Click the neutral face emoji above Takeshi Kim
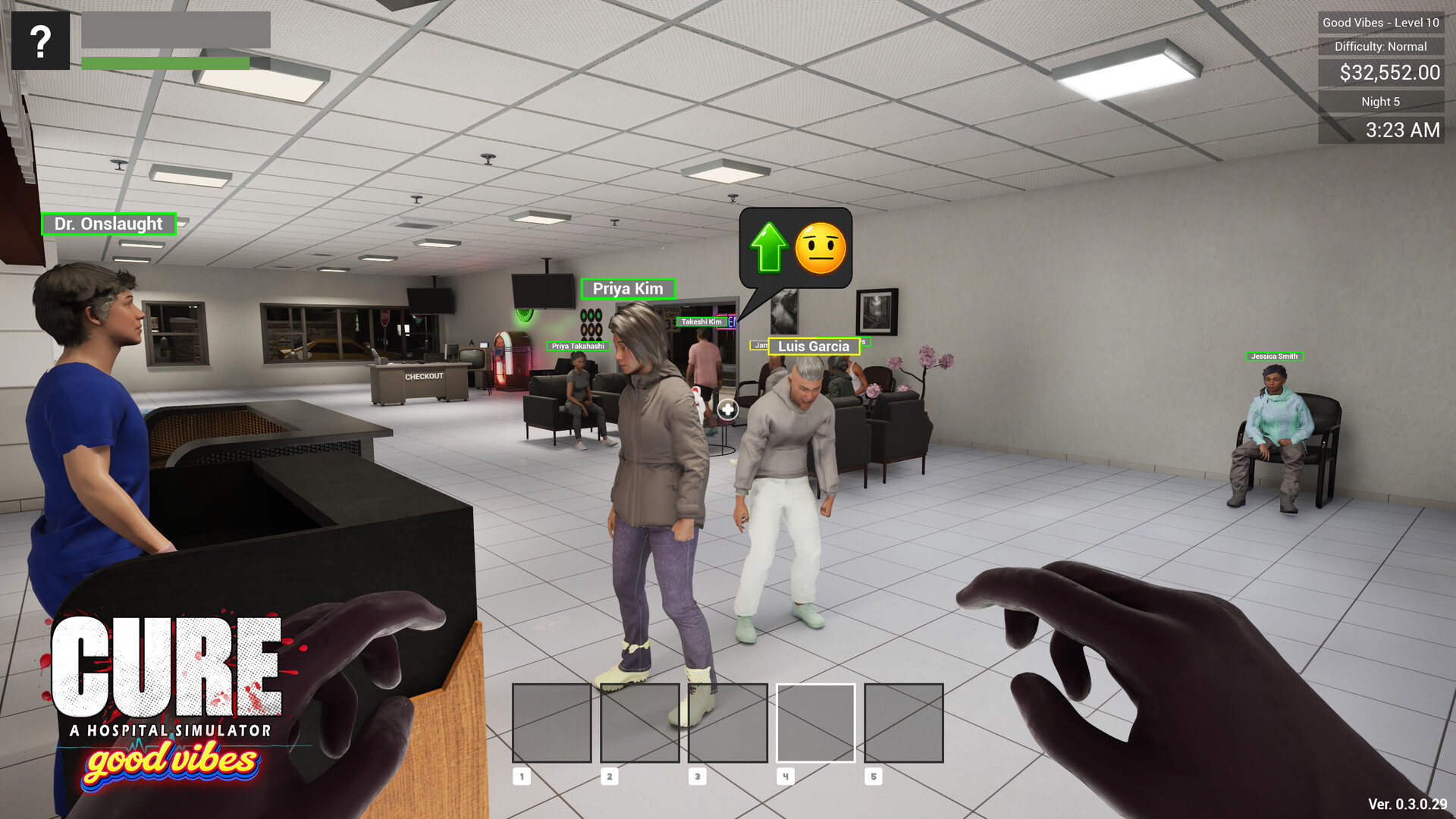The height and width of the screenshot is (819, 1456). pyautogui.click(x=820, y=248)
